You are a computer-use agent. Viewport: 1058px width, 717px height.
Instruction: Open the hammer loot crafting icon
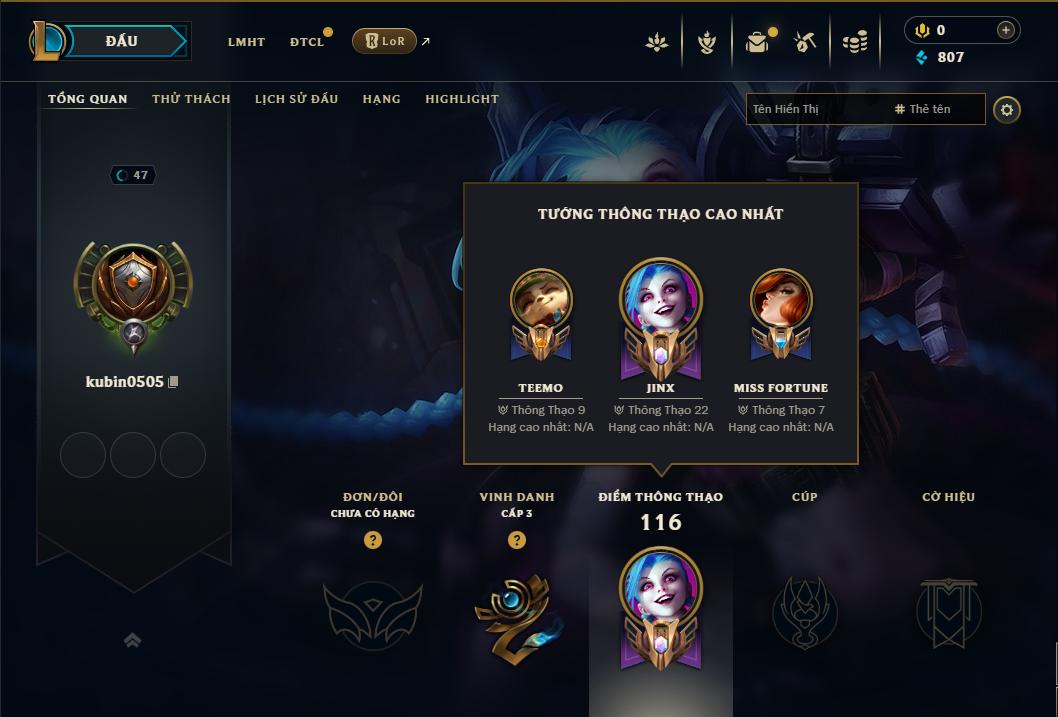click(805, 42)
